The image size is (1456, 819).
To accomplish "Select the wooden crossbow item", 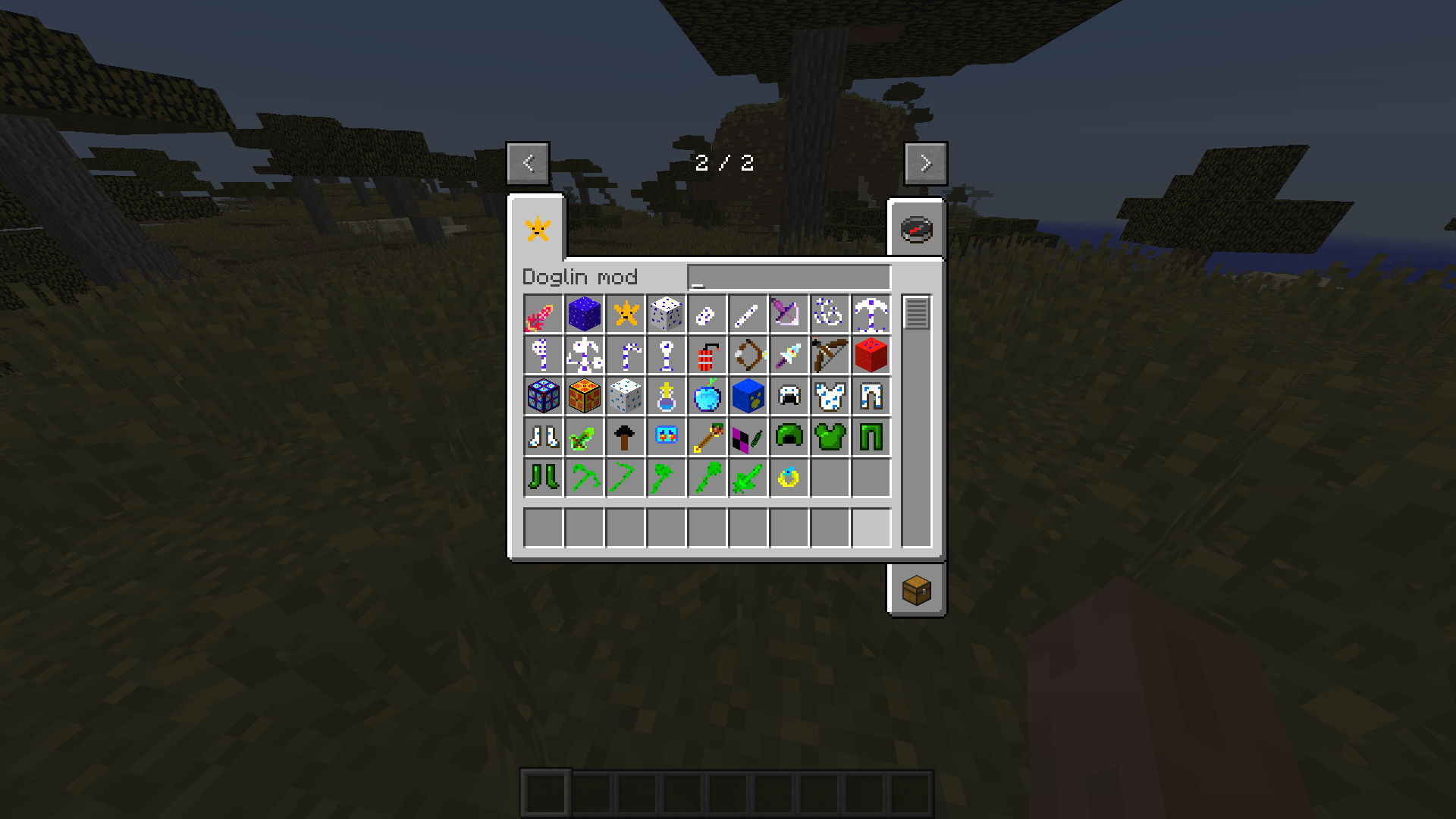I will pos(830,355).
